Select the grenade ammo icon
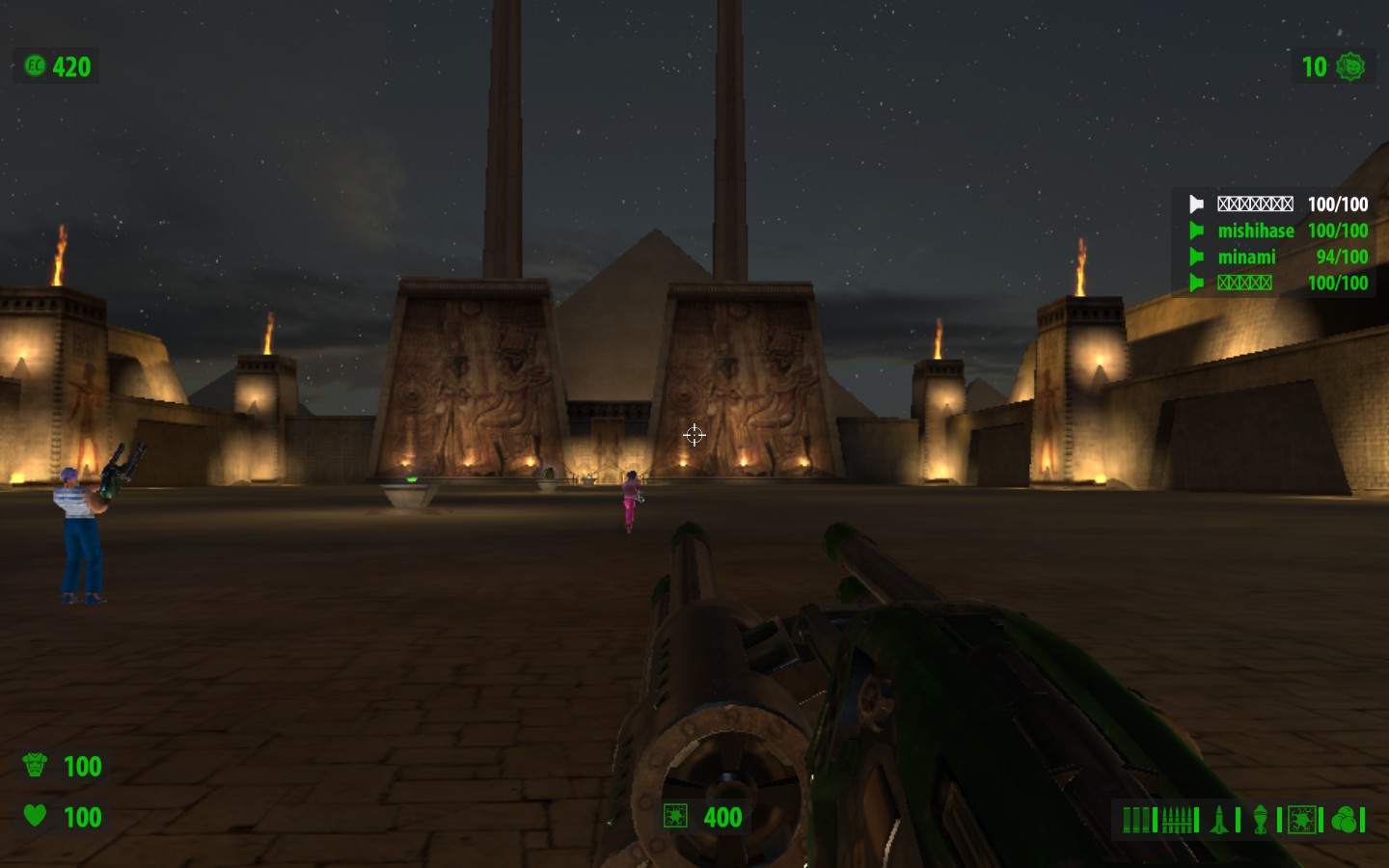1389x868 pixels. (1260, 820)
